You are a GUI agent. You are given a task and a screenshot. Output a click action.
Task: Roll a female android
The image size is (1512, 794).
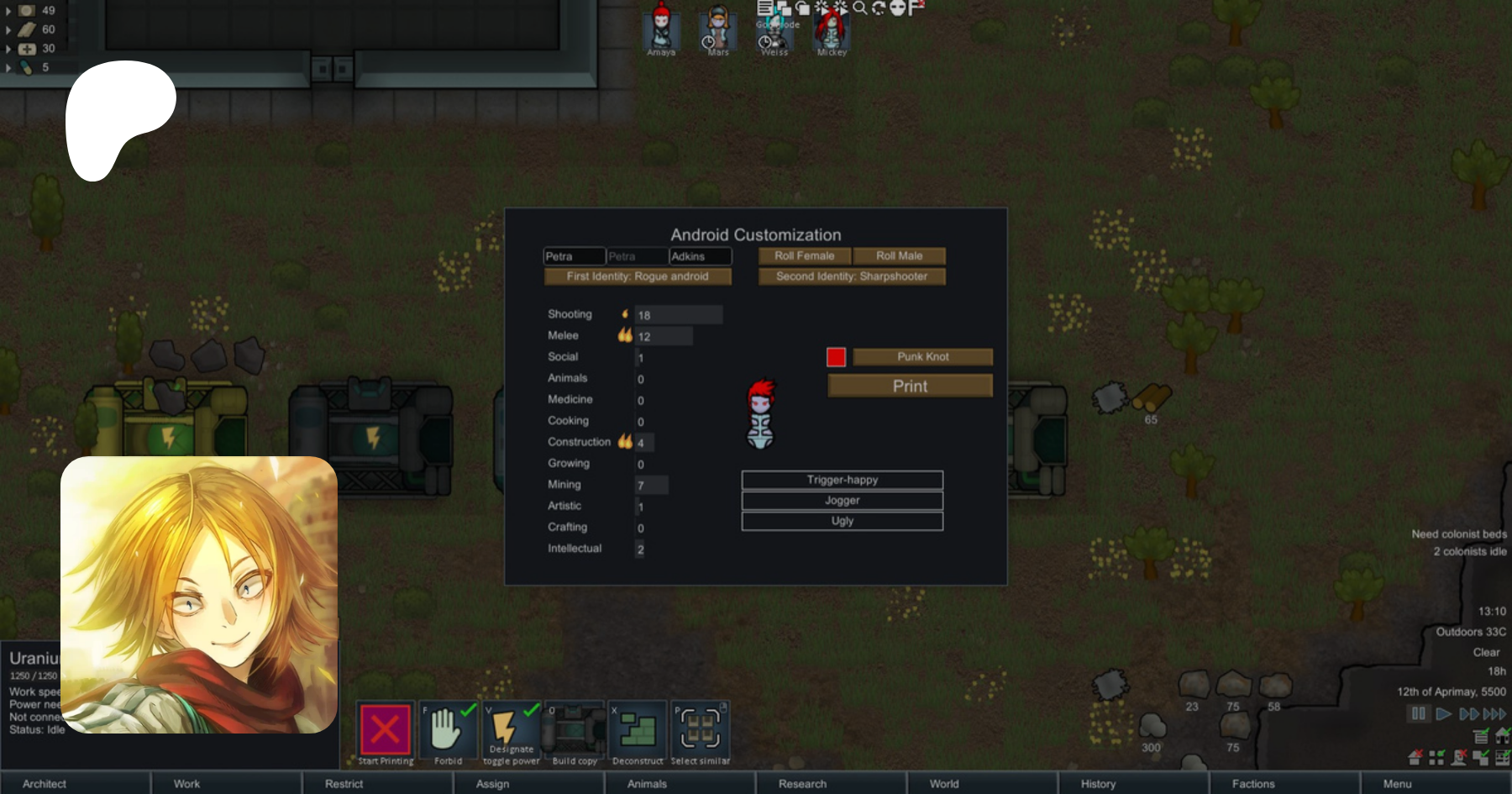[x=804, y=256]
